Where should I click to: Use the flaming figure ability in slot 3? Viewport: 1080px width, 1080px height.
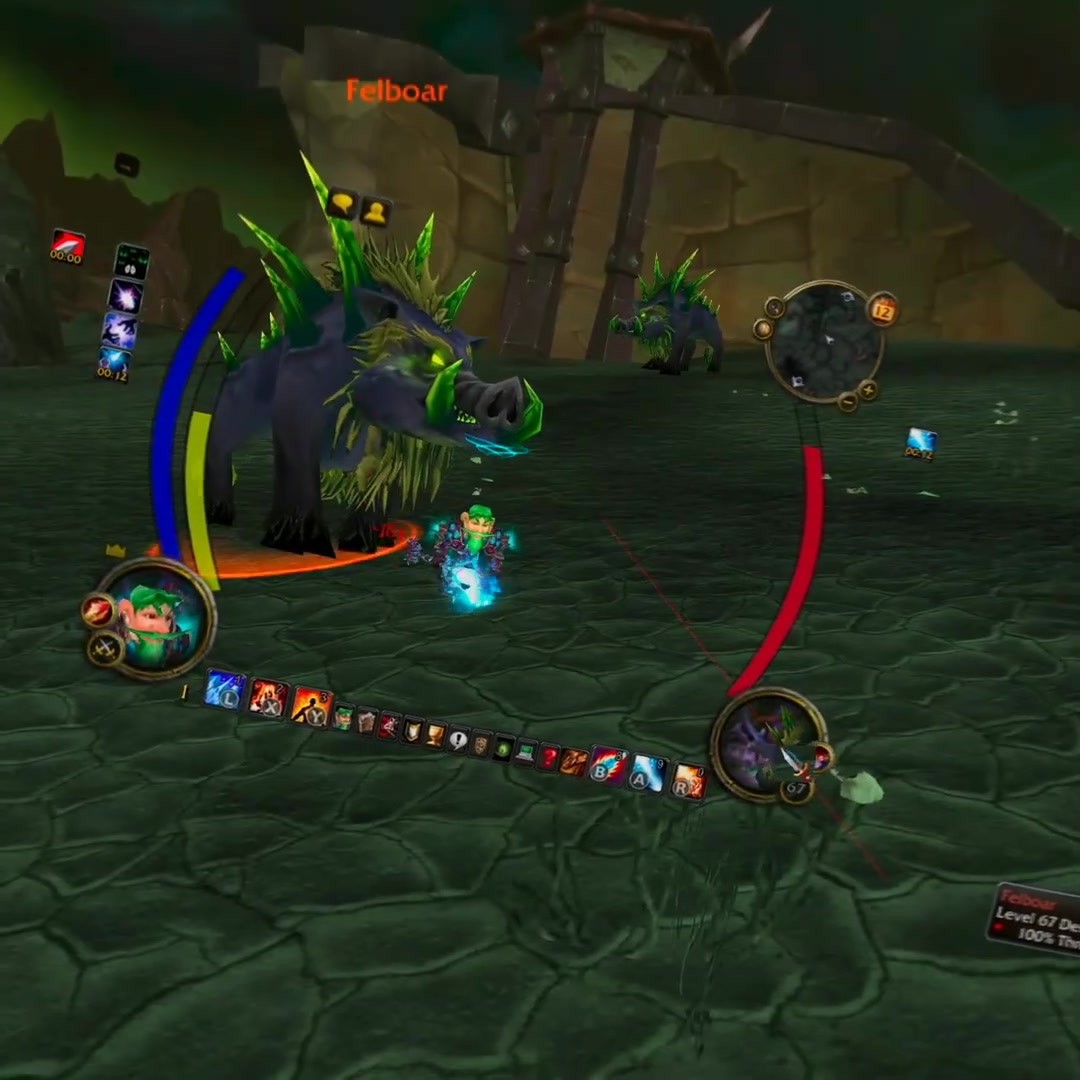point(310,706)
